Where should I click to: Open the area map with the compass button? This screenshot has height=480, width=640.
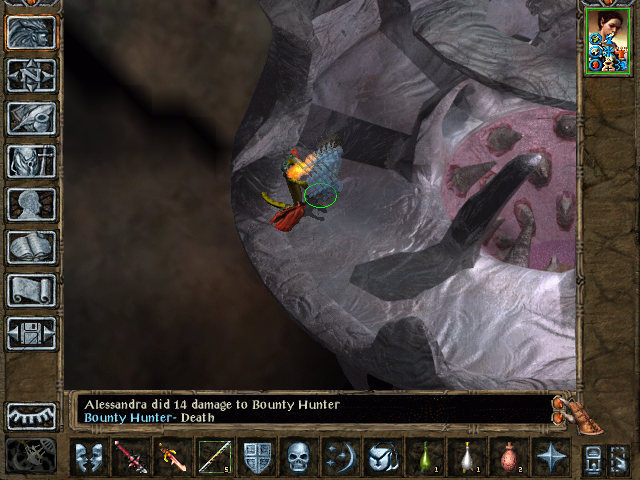point(31,76)
